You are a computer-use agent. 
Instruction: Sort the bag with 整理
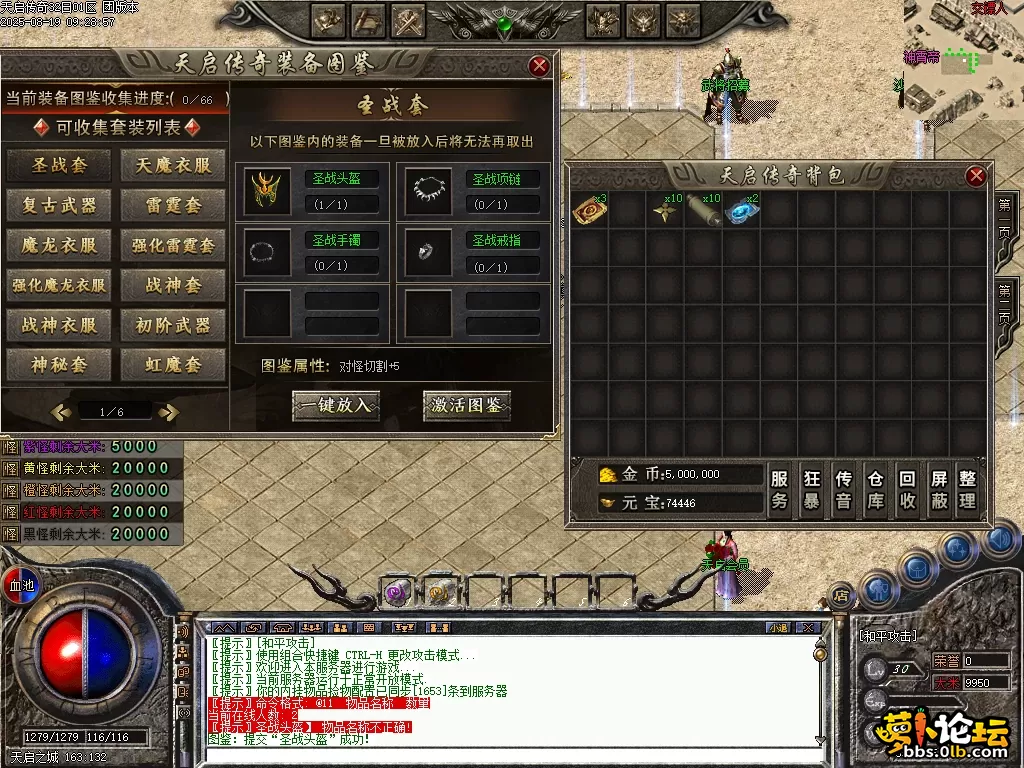tap(967, 490)
